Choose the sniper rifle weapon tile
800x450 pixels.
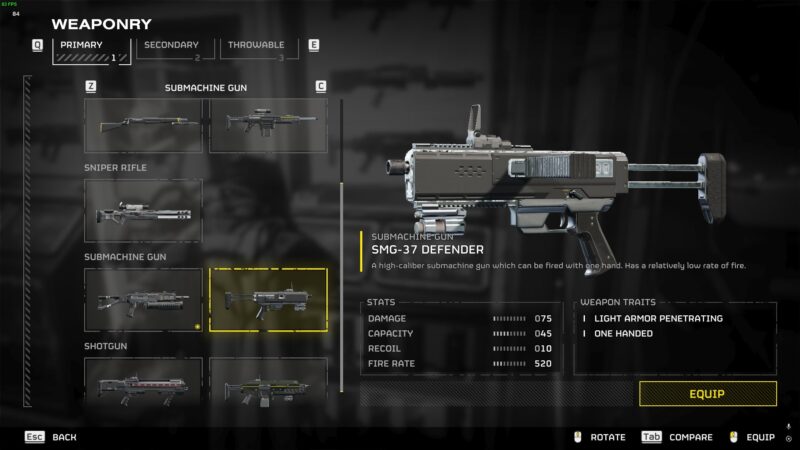coord(143,212)
